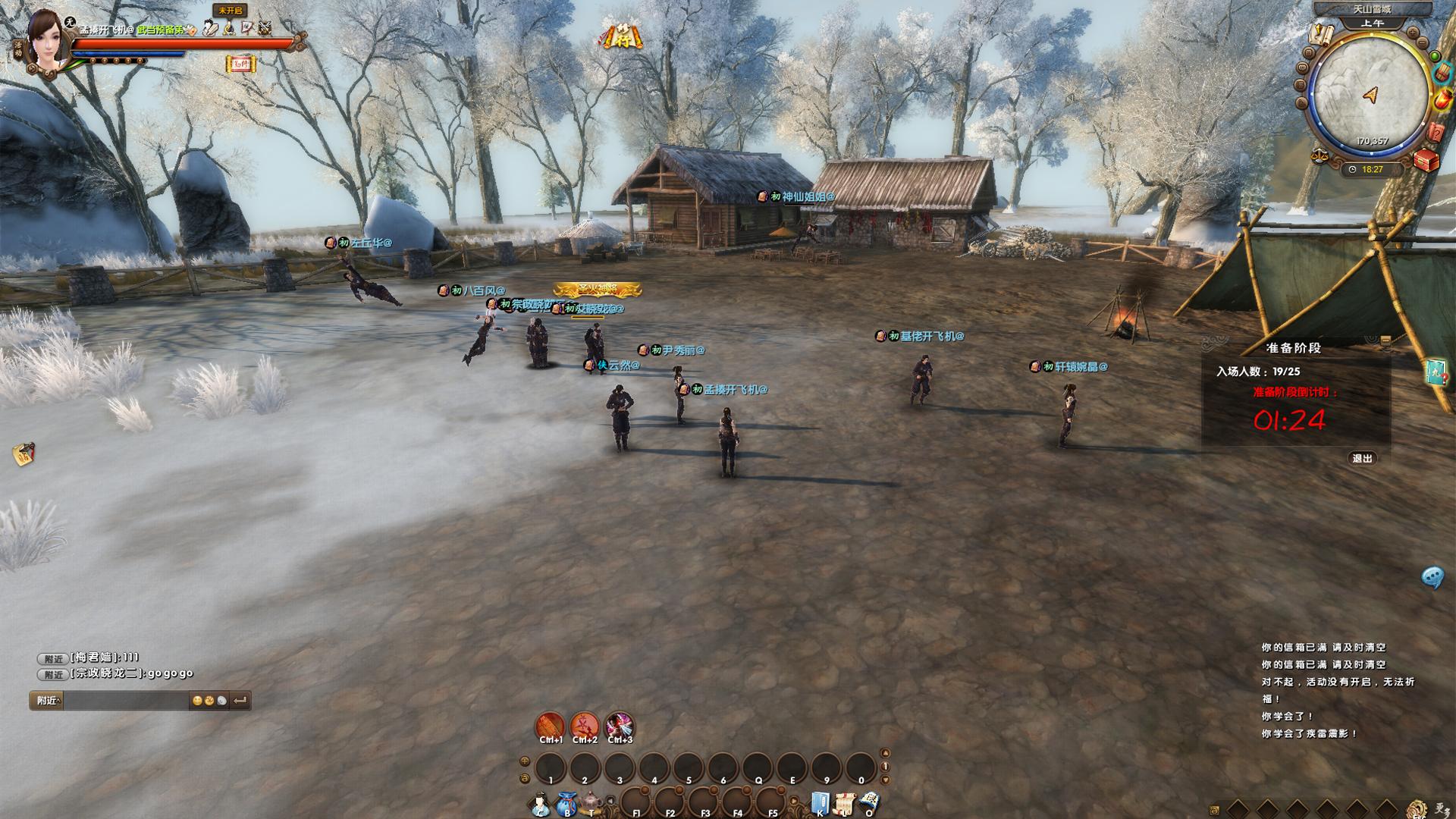
Task: Click the 退出 exit button
Action: 1362,458
